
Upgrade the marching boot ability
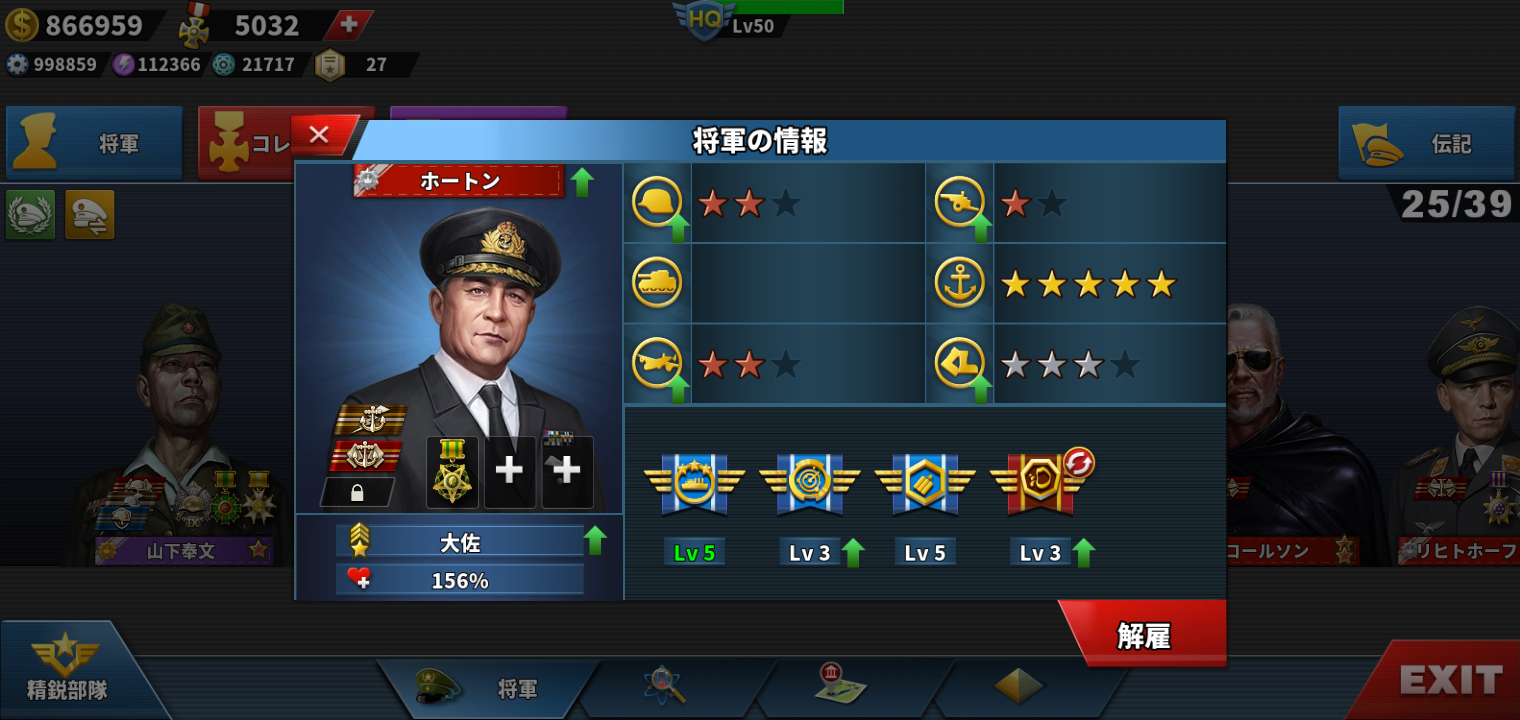click(x=981, y=389)
